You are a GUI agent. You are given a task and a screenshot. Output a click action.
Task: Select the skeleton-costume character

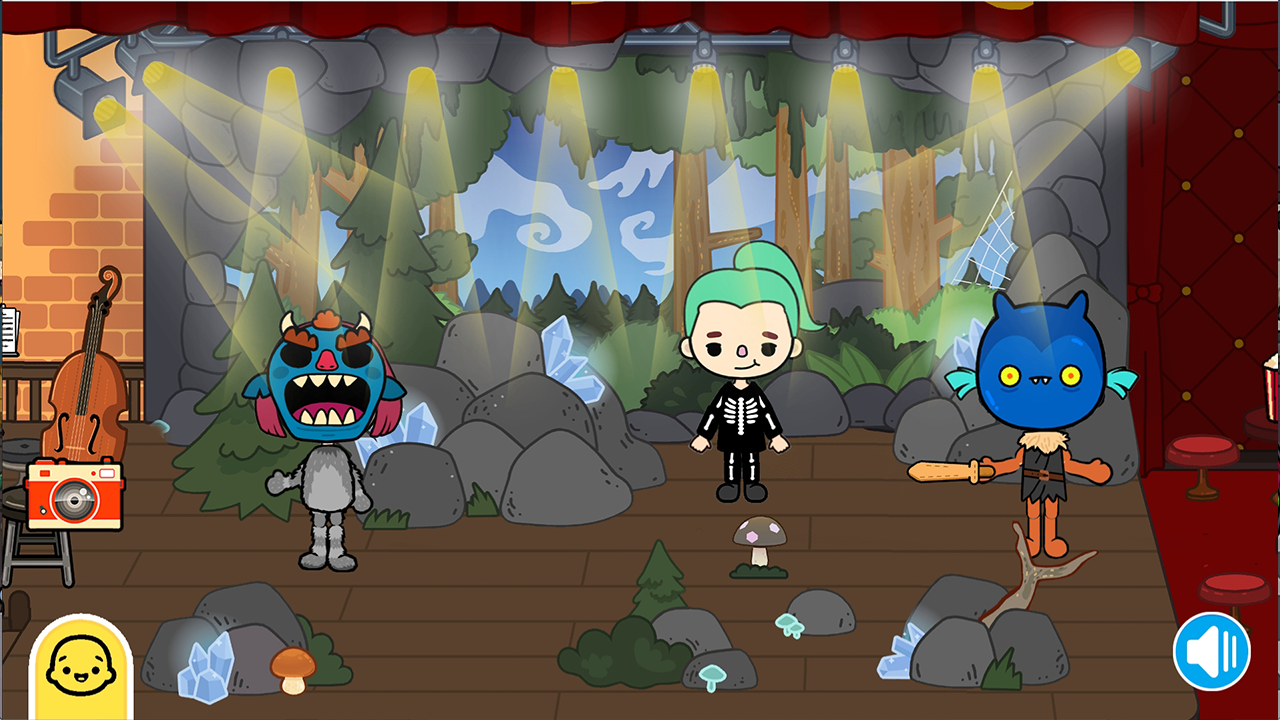coord(740,400)
